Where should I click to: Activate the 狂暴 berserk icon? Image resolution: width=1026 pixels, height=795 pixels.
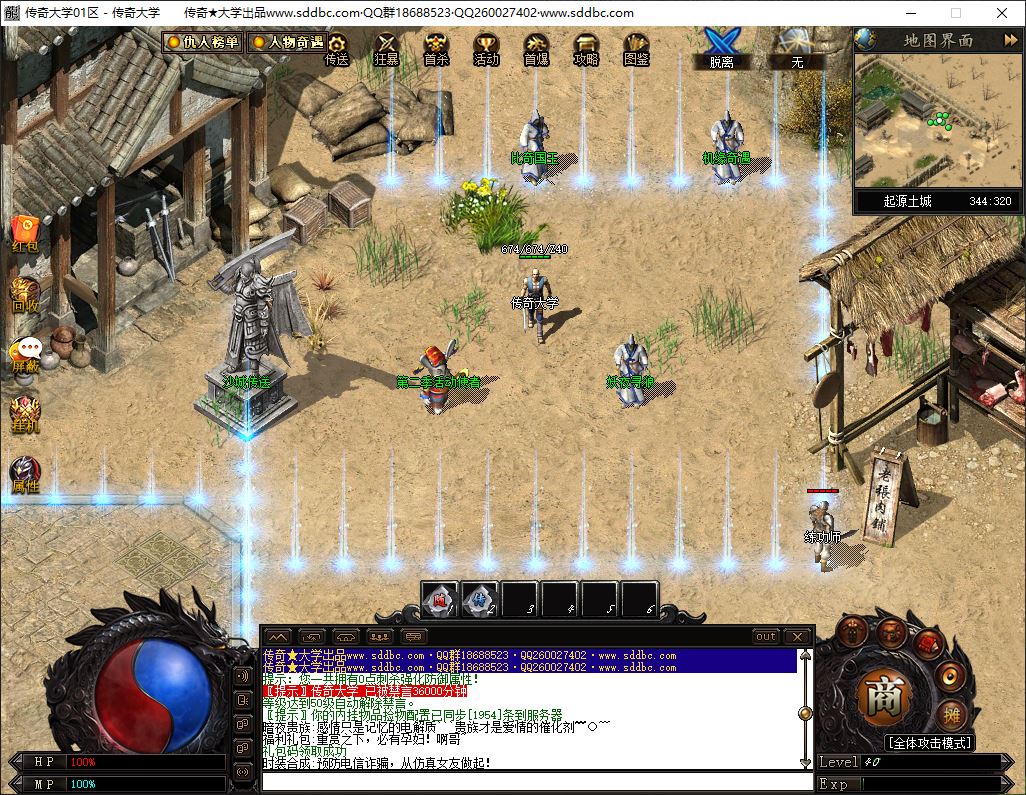point(386,48)
